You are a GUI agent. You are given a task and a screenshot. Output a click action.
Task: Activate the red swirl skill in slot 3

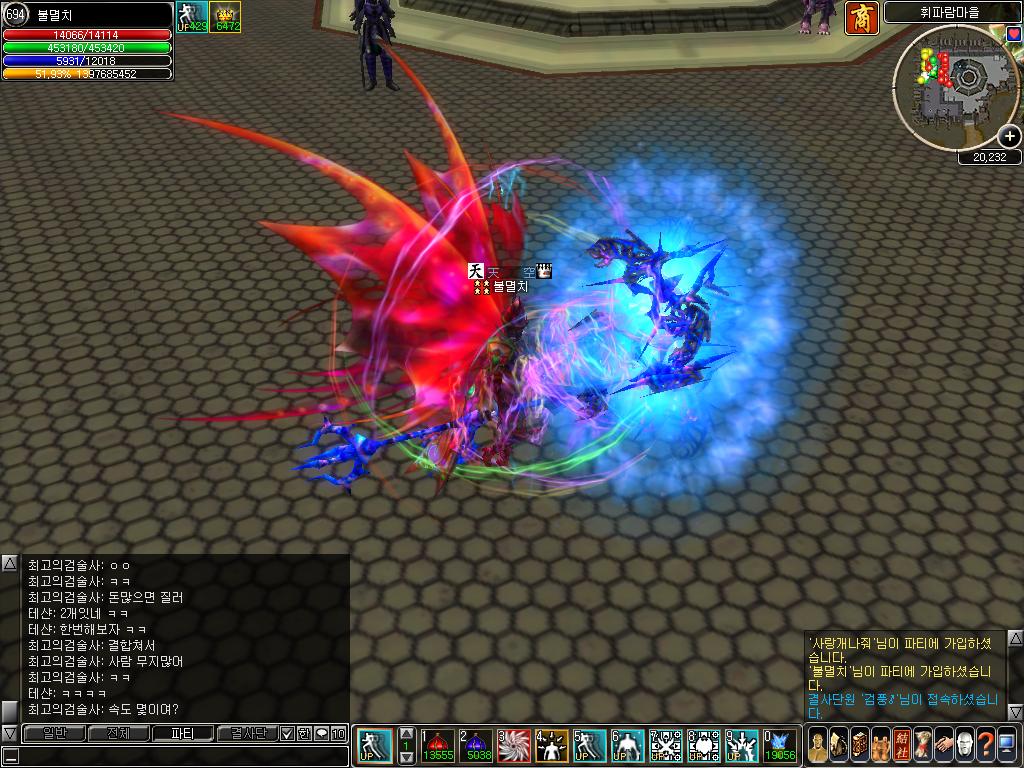[x=514, y=746]
